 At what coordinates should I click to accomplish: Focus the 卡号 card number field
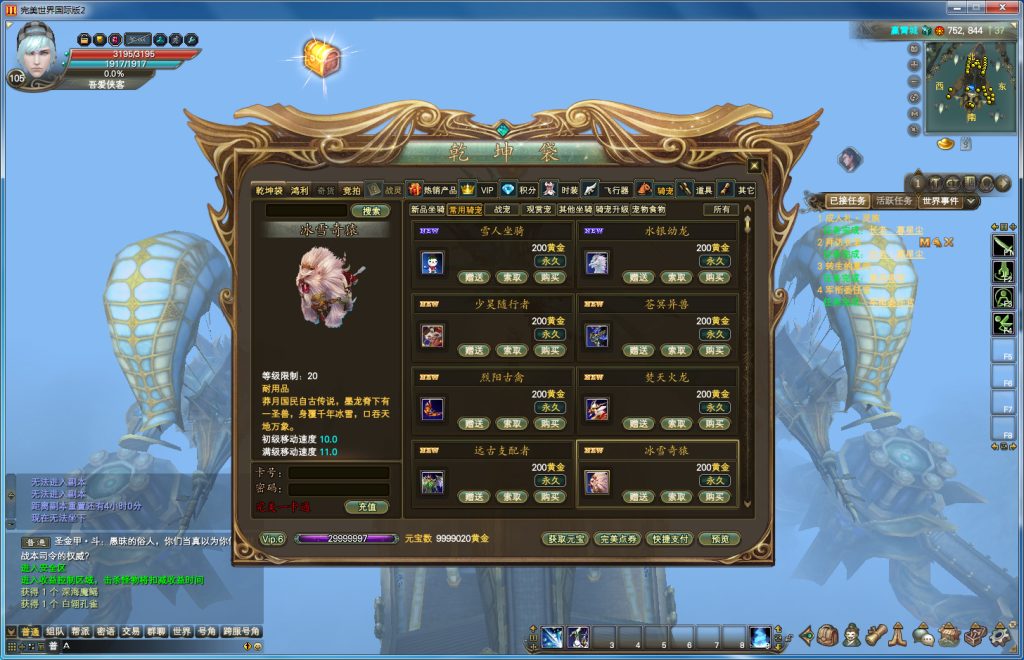[x=338, y=473]
